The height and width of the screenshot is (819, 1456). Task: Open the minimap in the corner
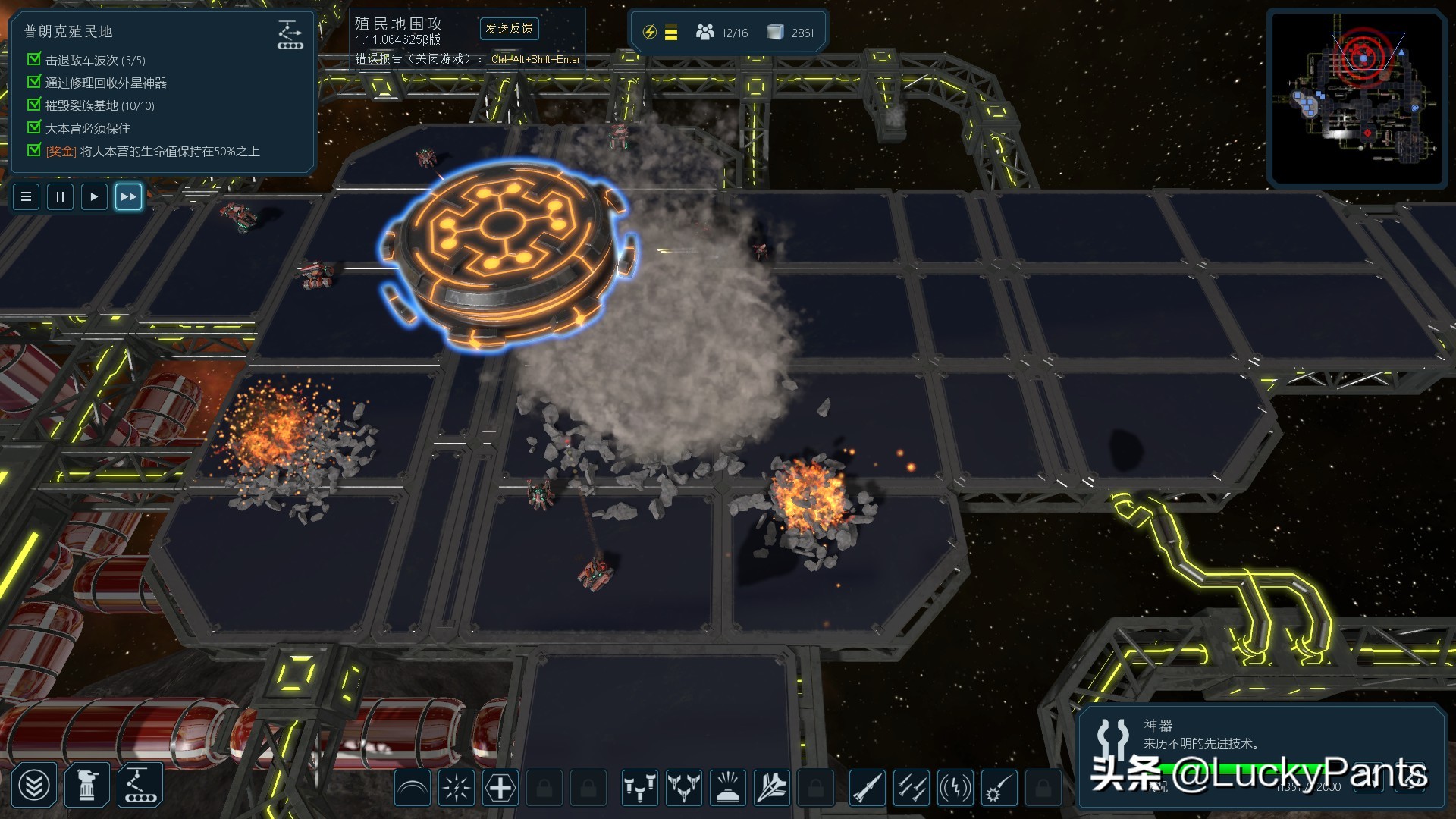(1357, 99)
